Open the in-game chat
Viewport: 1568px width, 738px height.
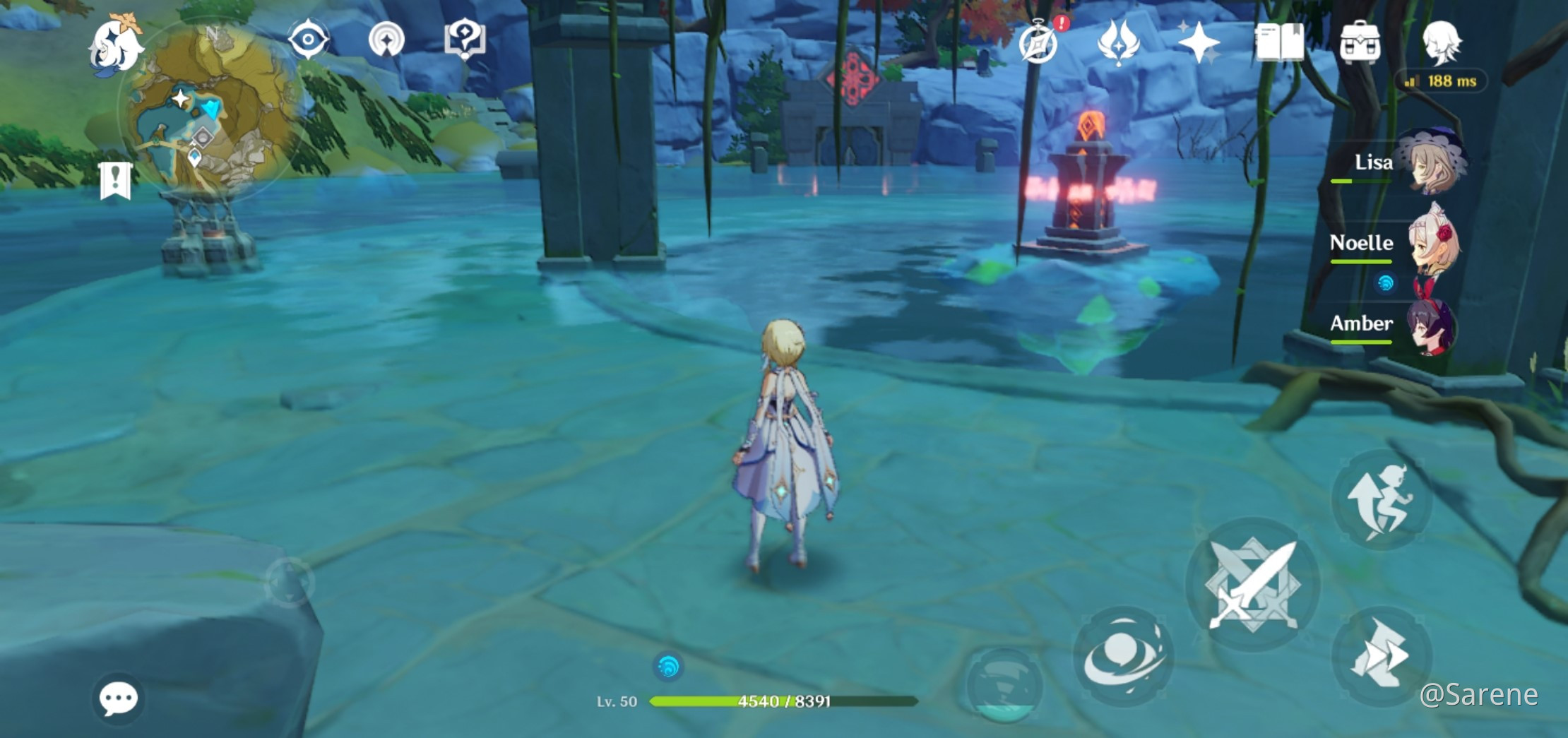[x=117, y=697]
